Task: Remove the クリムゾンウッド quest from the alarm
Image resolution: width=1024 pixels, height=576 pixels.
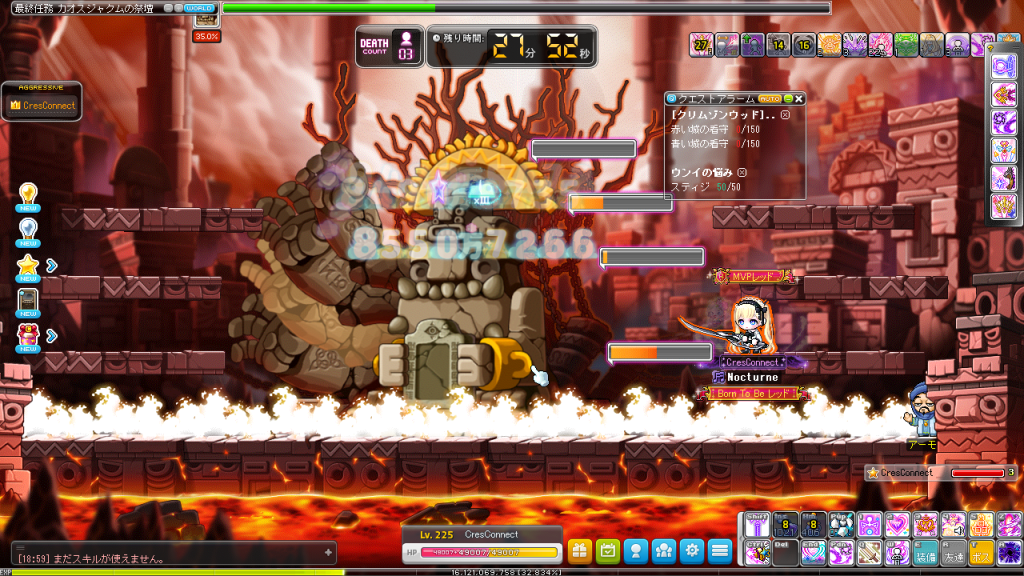Action: [785, 115]
